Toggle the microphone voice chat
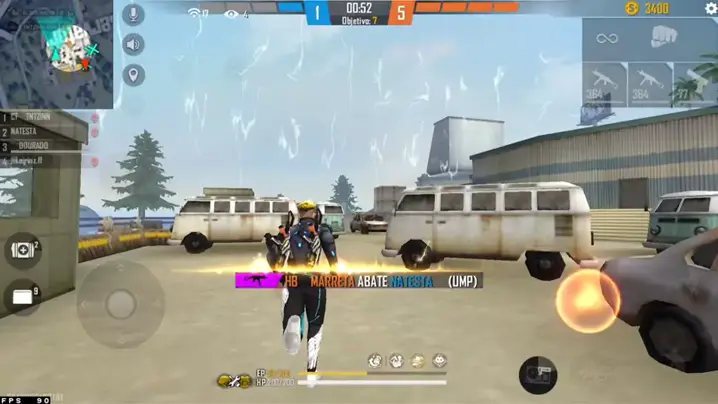This screenshot has height=404, width=718. (133, 14)
